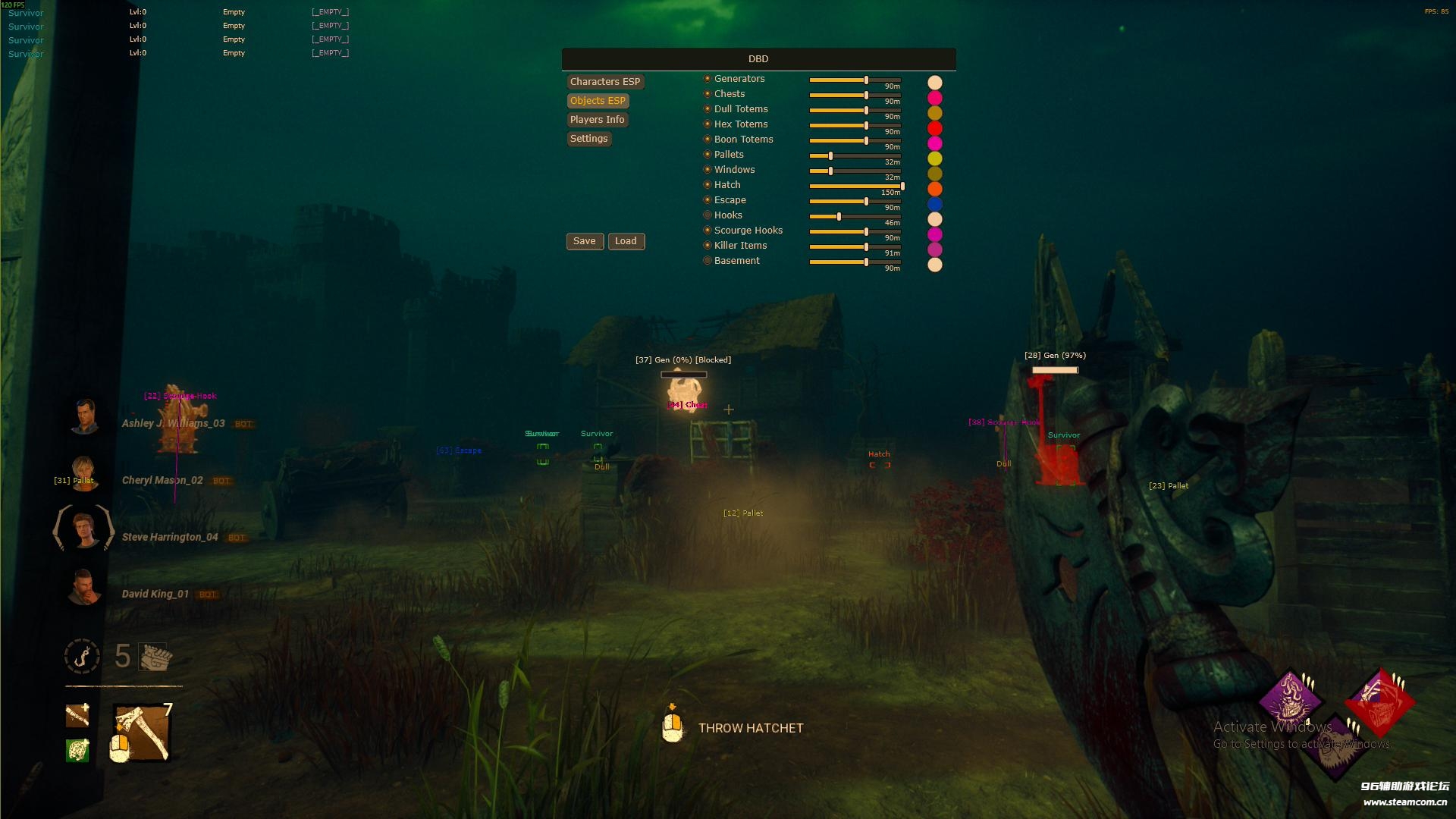Image resolution: width=1456 pixels, height=819 pixels.
Task: Set the Pallets distance slider
Action: tap(830, 156)
